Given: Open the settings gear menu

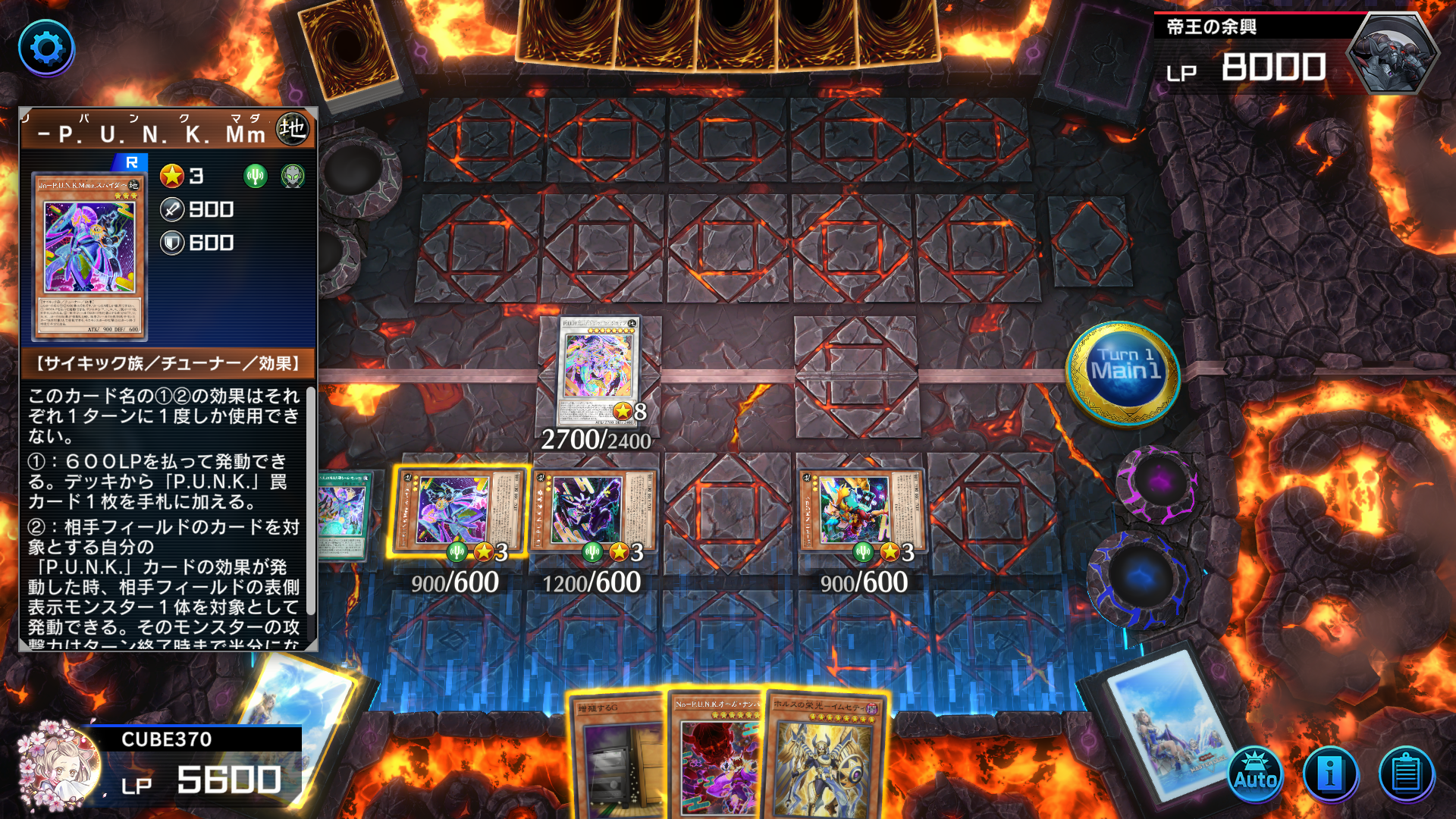Looking at the screenshot, I should pos(46,49).
